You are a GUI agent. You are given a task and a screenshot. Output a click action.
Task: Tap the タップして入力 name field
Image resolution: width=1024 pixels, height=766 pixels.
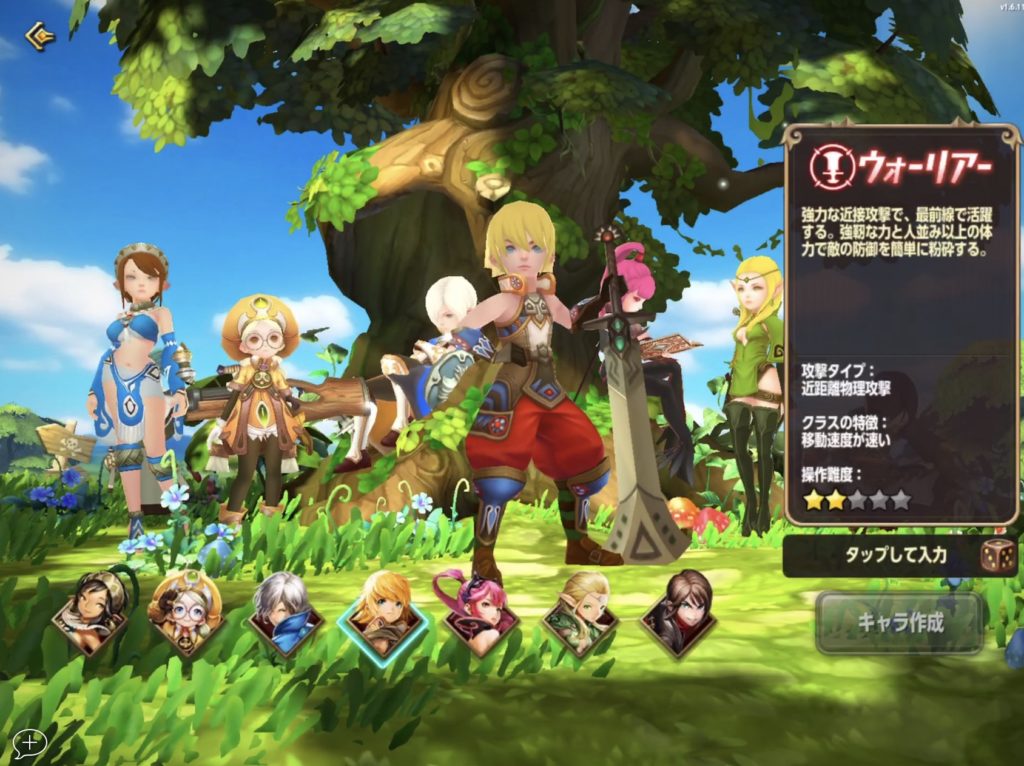880,556
